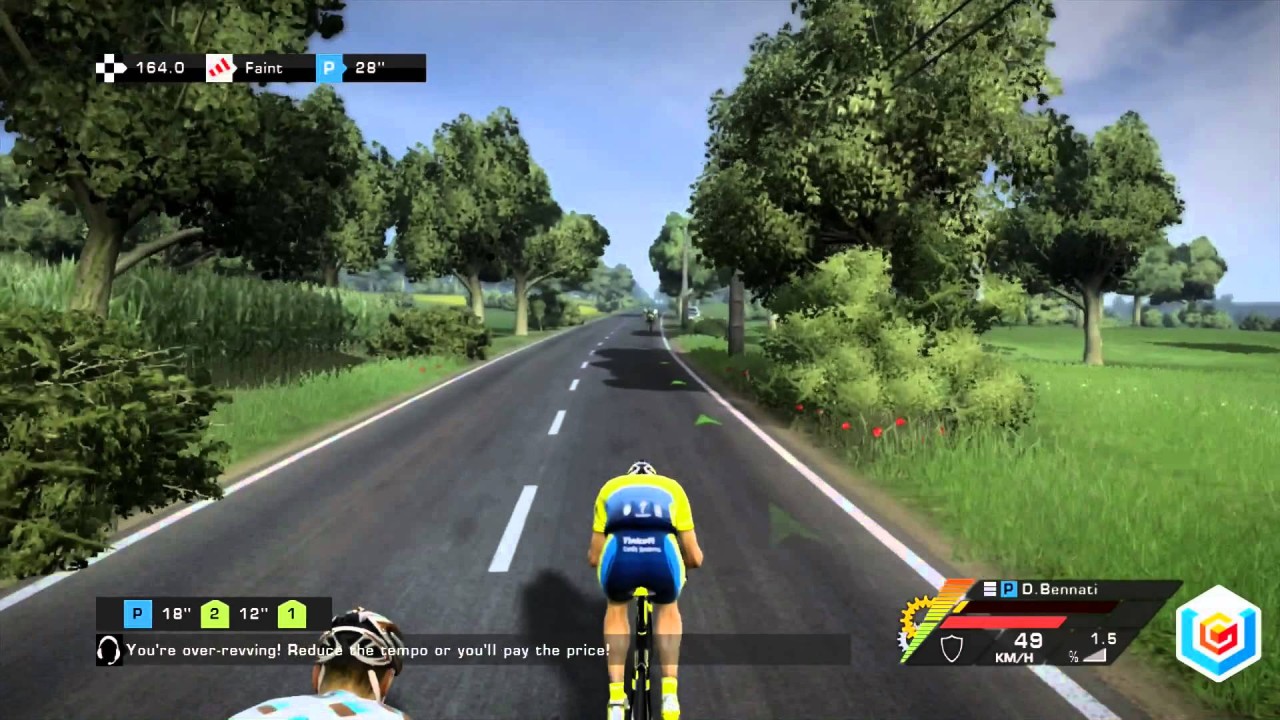Select the red wind strength icon
This screenshot has width=1280, height=720.
click(220, 68)
